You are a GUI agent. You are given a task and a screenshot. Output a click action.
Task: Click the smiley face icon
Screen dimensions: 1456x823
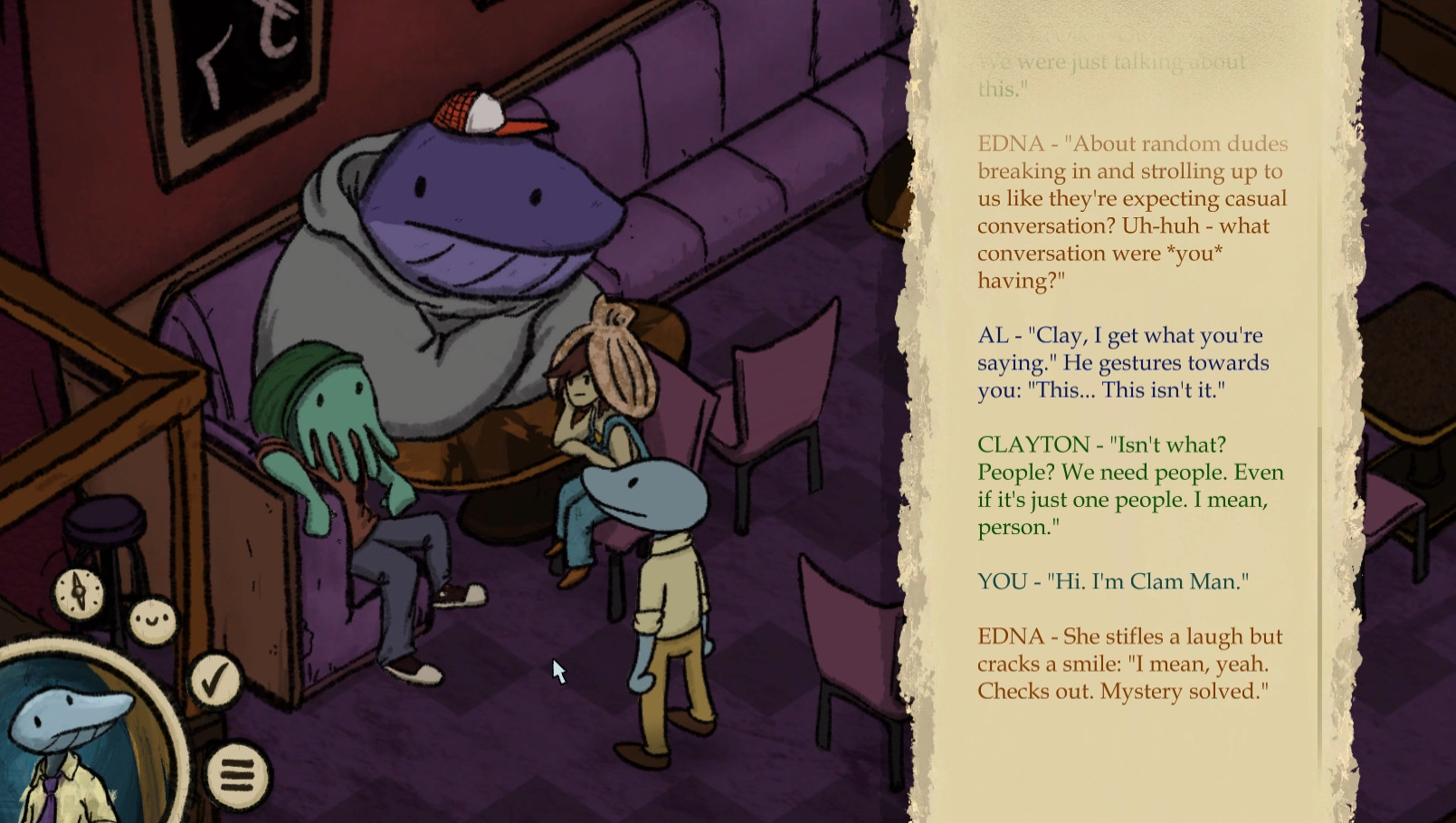(x=151, y=621)
